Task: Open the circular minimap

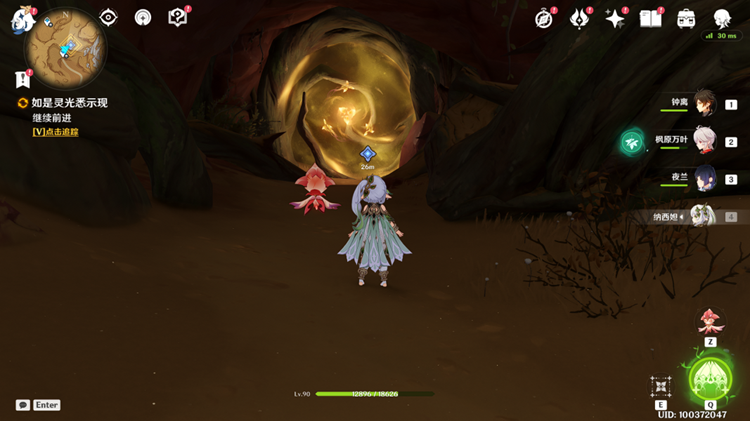Action: 66,44
